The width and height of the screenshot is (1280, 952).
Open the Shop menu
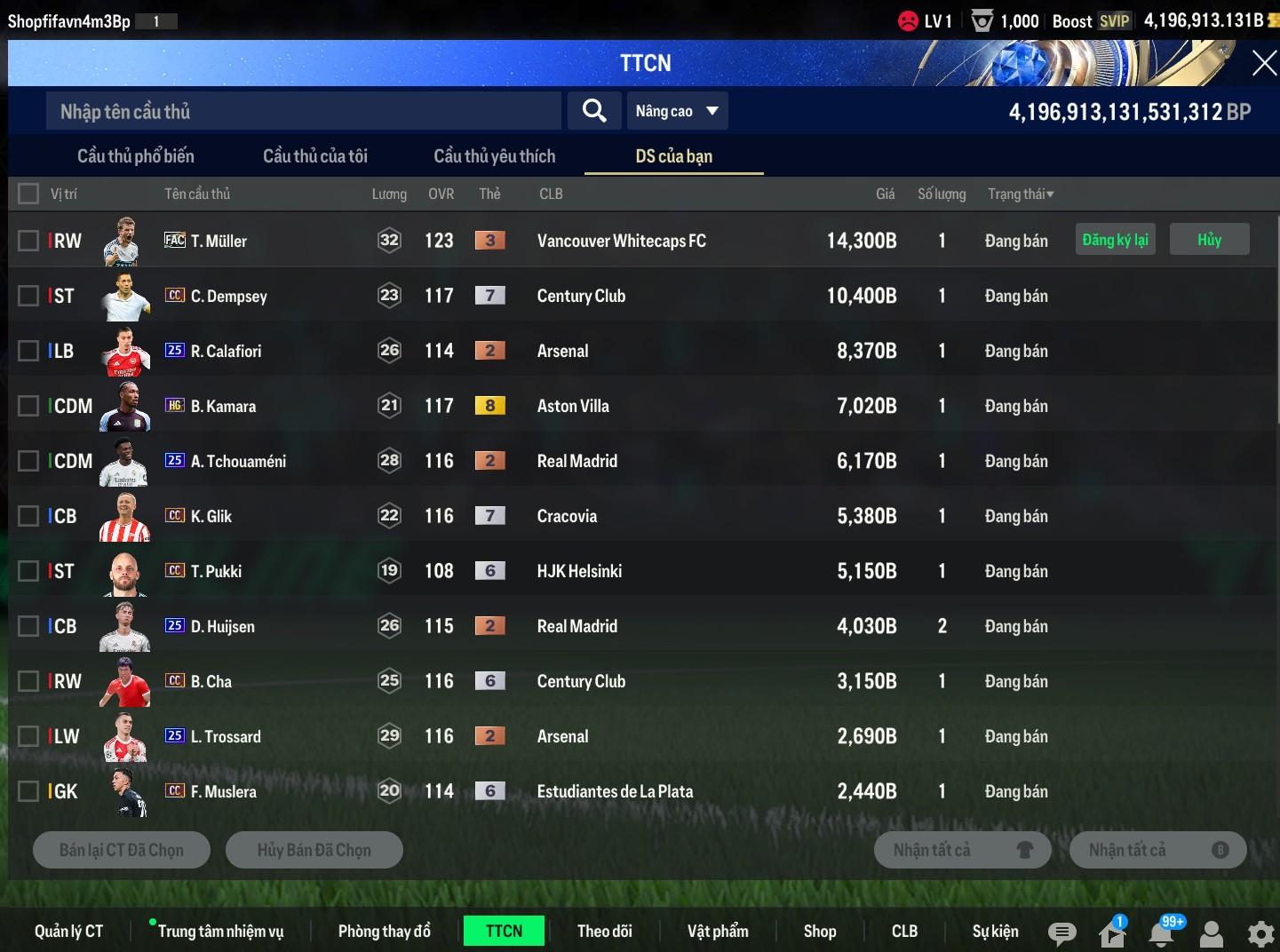point(819,931)
